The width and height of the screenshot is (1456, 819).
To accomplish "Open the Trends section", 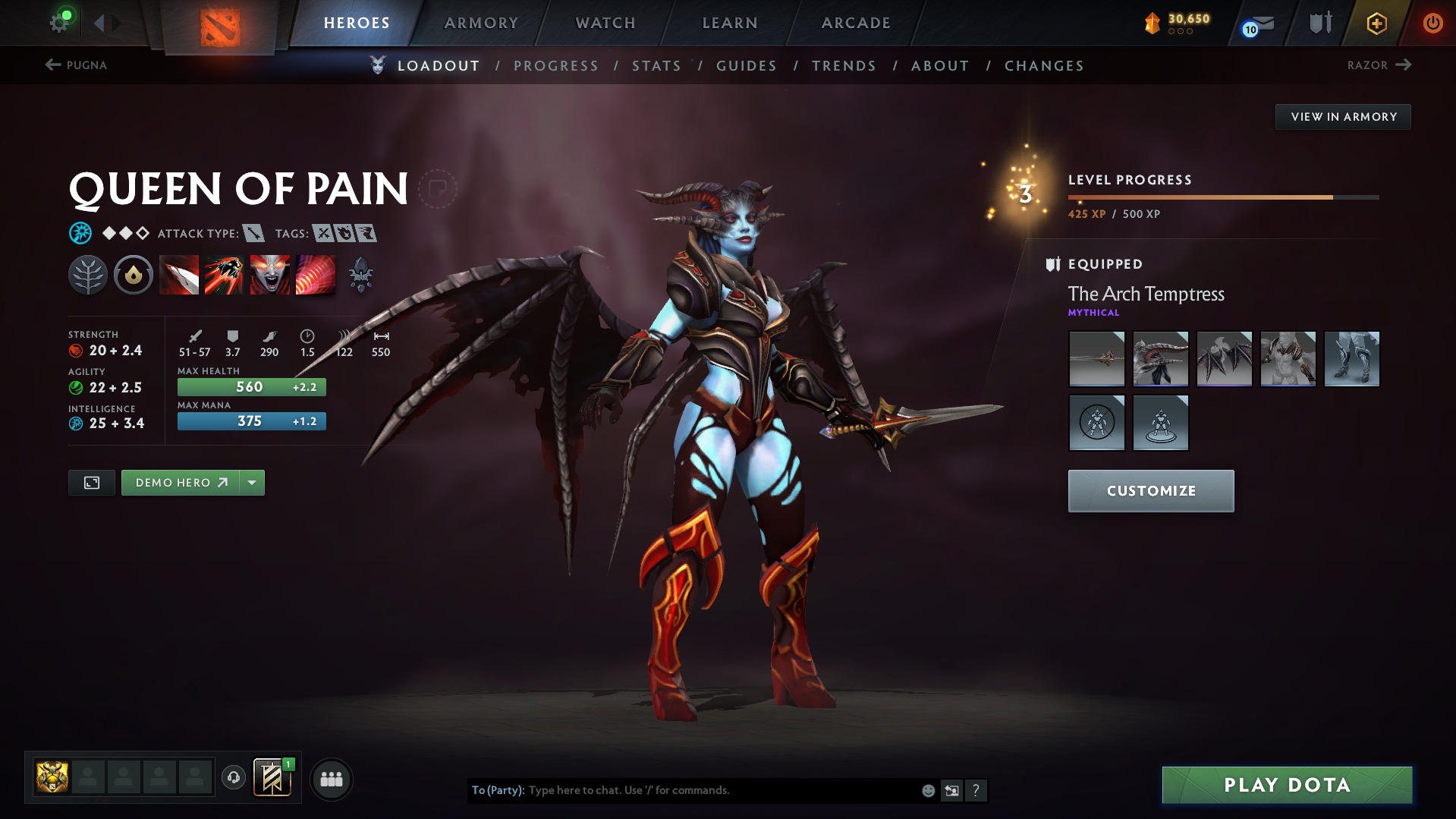I will (844, 66).
